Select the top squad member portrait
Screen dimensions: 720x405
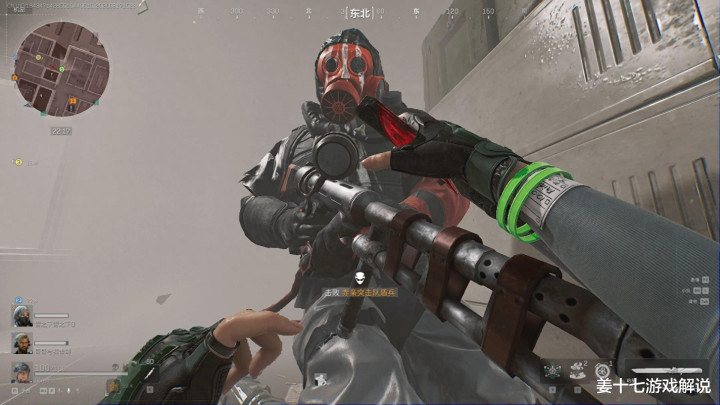point(22,314)
